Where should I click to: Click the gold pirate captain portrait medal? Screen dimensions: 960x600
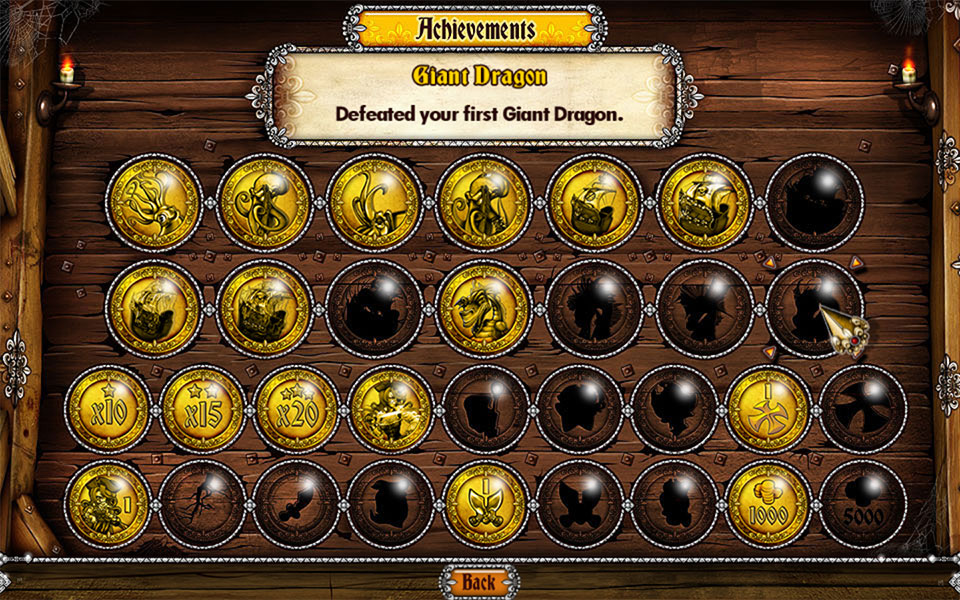(391, 409)
